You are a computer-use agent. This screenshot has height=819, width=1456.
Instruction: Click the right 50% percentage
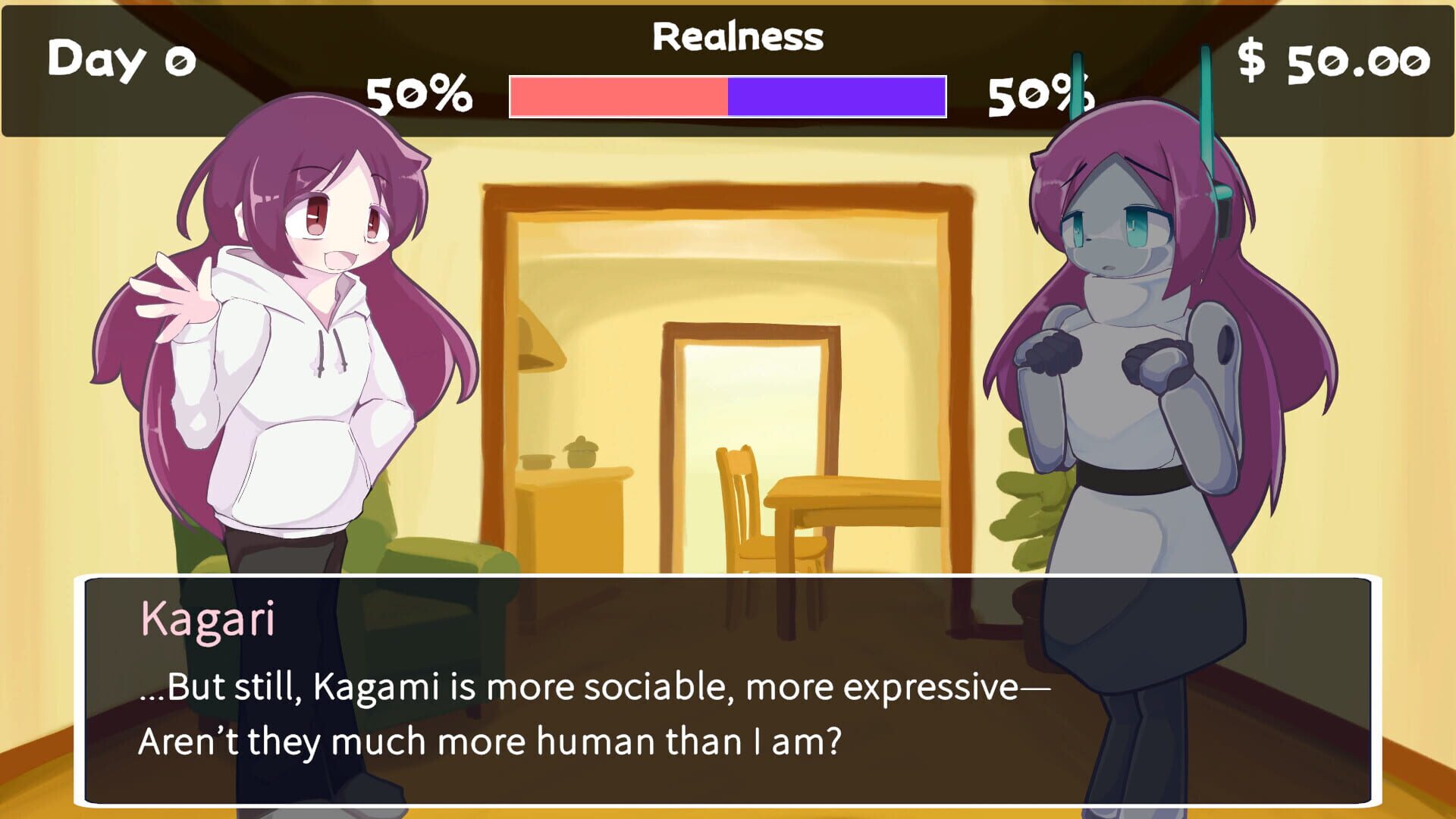point(1040,95)
